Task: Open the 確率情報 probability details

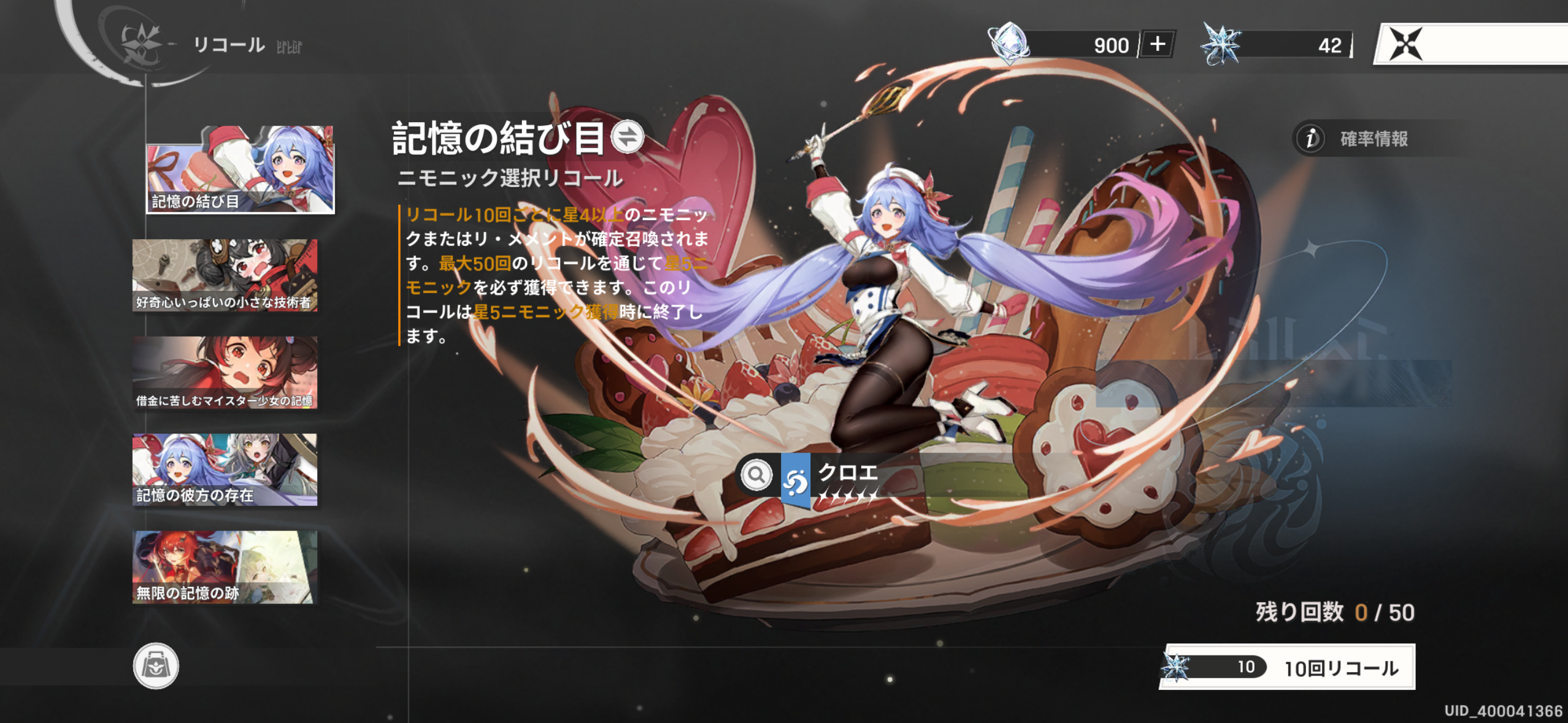Action: tap(1374, 139)
